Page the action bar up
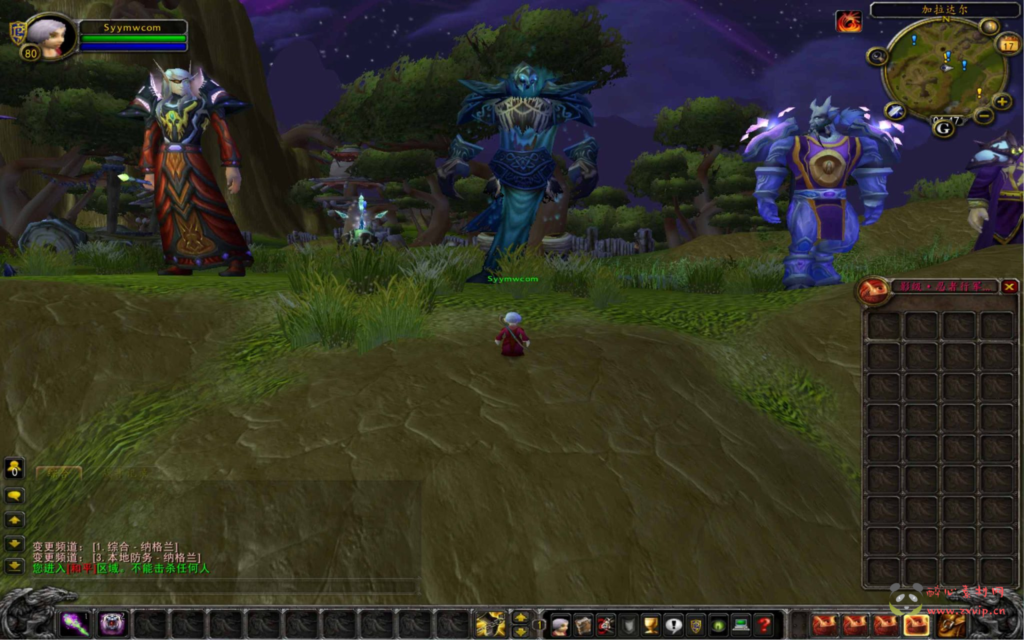Viewport: 1024px width, 640px height. tap(520, 617)
